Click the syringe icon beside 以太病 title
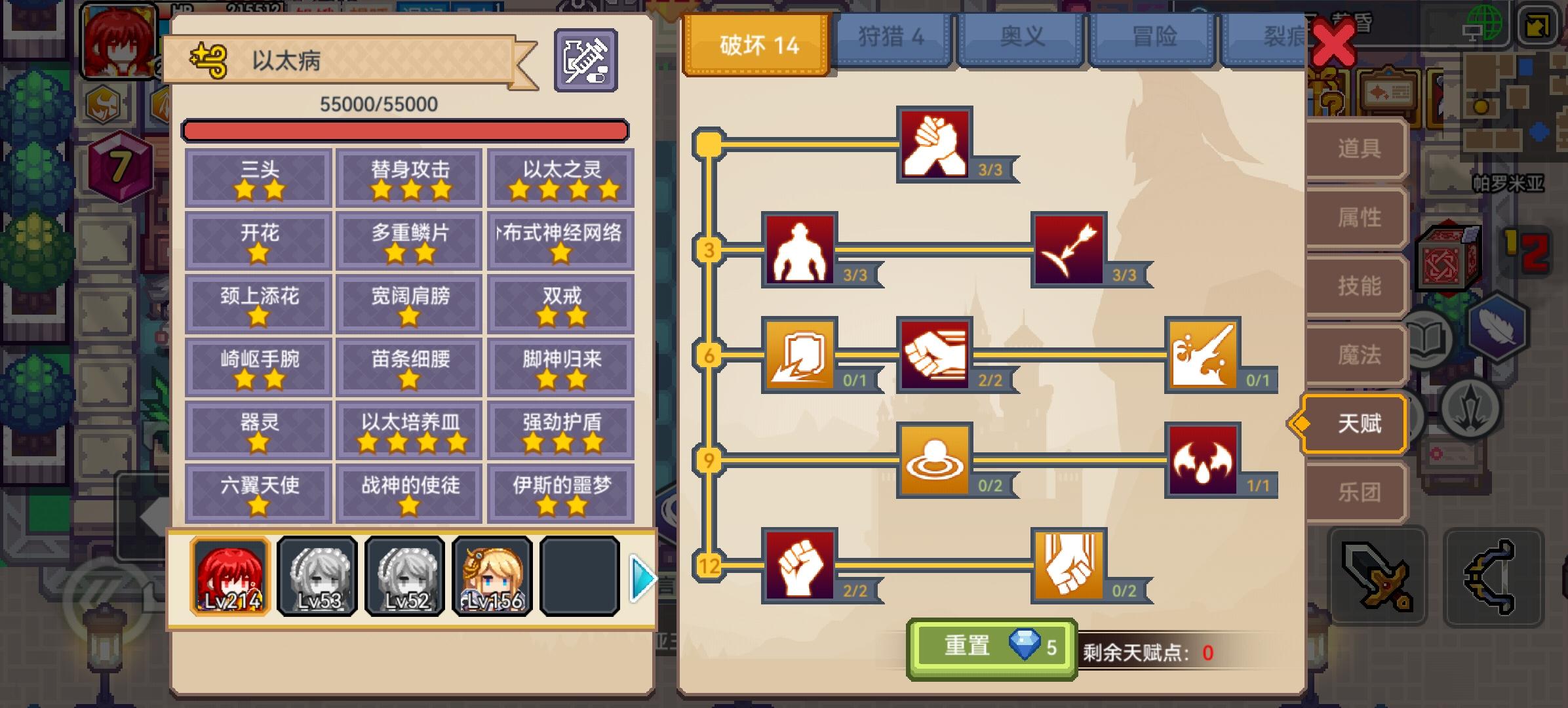Viewport: 1568px width, 708px height. click(x=587, y=58)
